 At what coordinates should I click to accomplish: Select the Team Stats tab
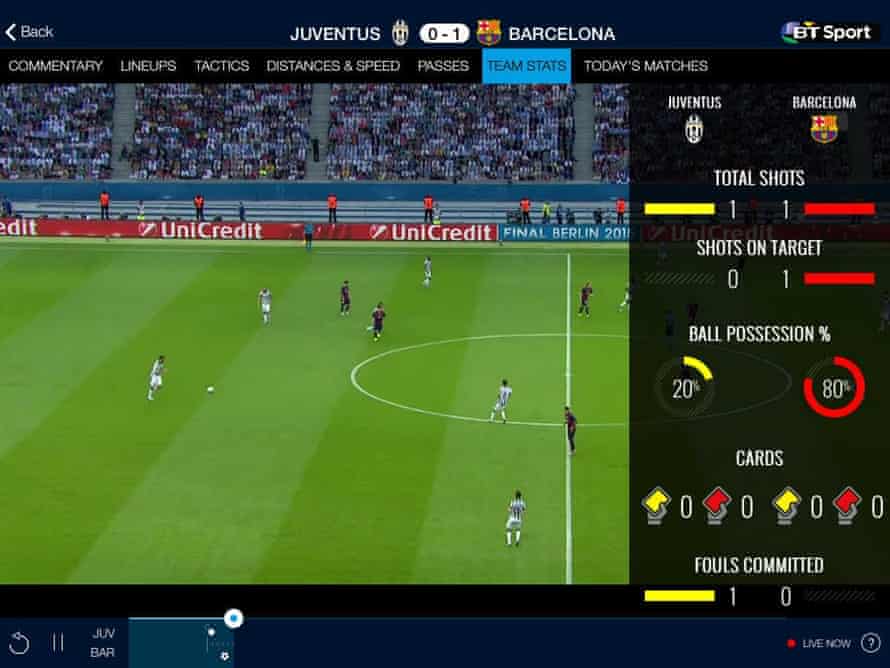point(526,66)
